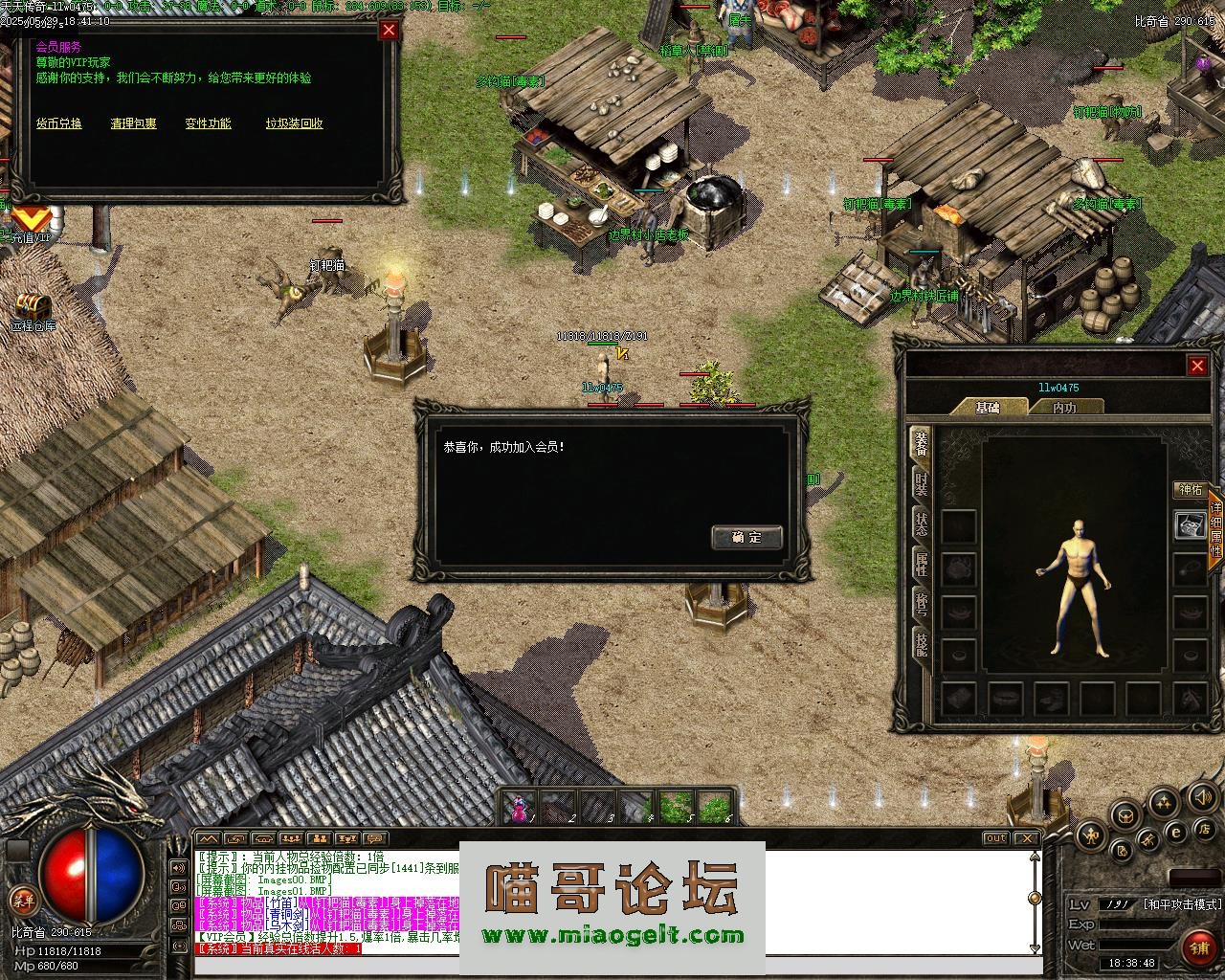This screenshot has height=980, width=1225.
Task: Open the 货币兑换 currency exchange link
Action: [59, 123]
